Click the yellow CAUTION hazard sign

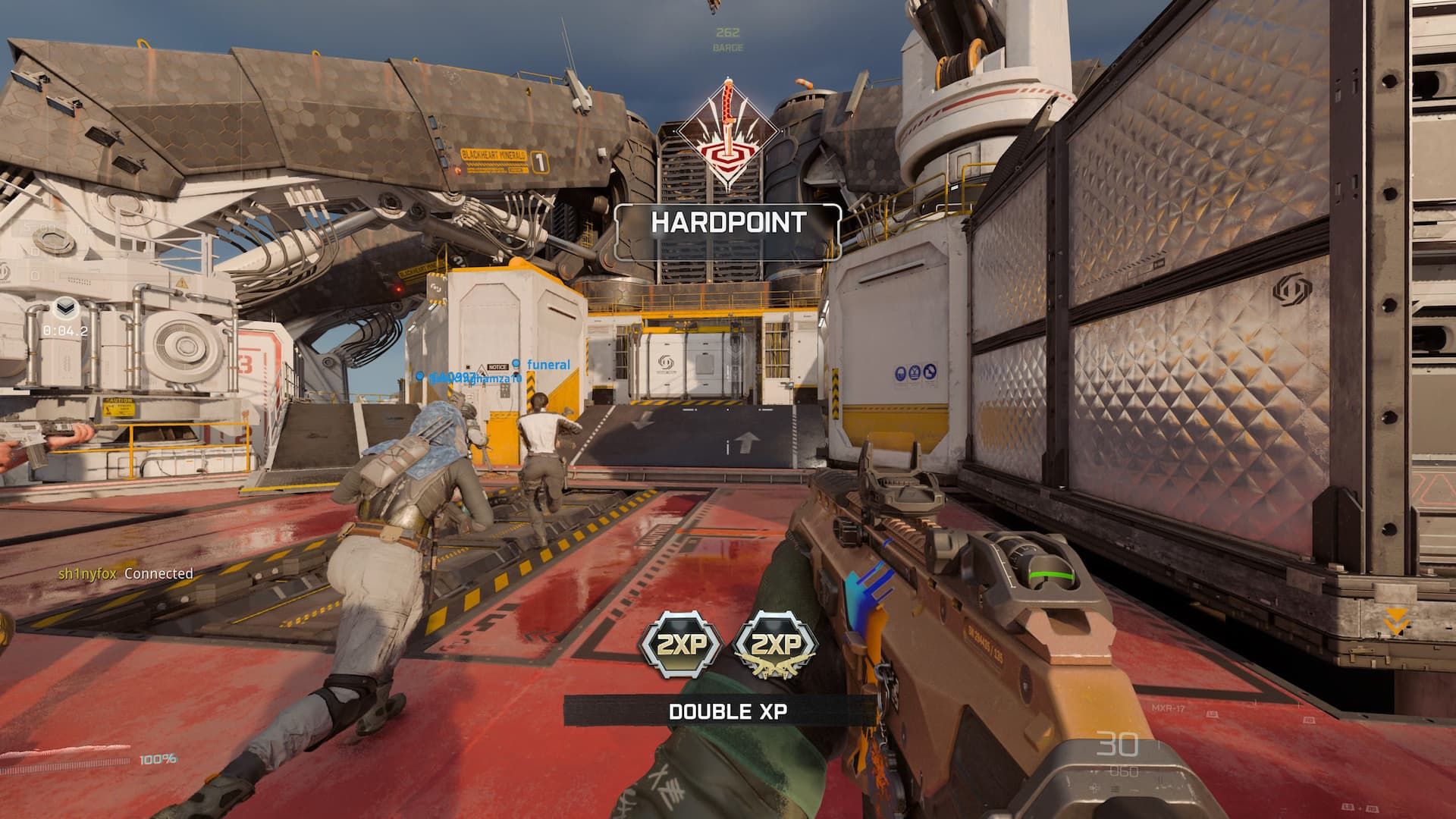[119, 407]
